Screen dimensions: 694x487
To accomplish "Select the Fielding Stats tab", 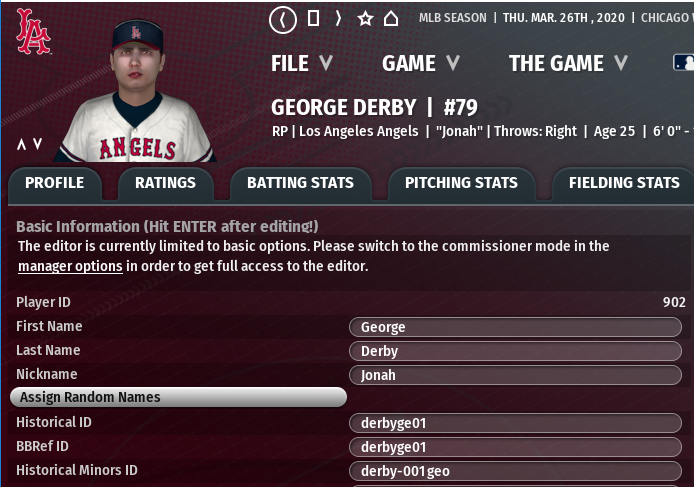I will (x=623, y=183).
